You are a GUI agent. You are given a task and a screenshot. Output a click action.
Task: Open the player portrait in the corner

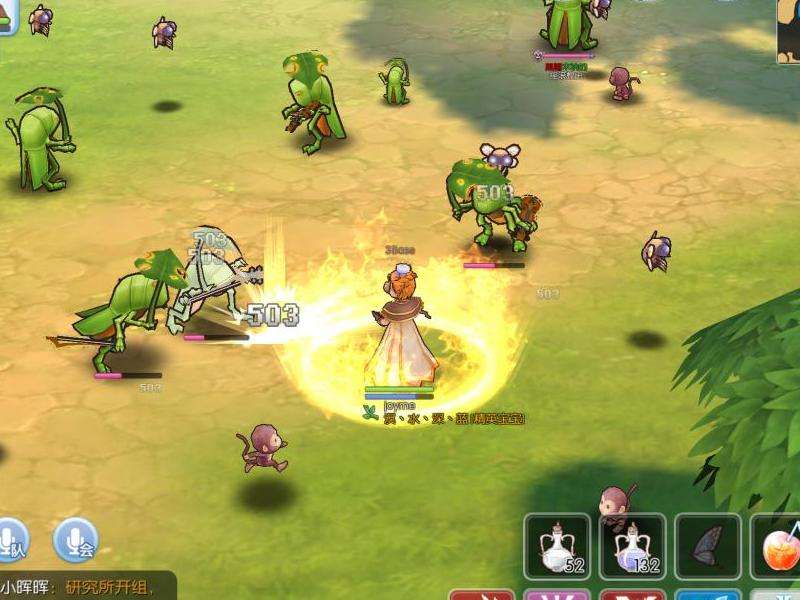[788, 30]
